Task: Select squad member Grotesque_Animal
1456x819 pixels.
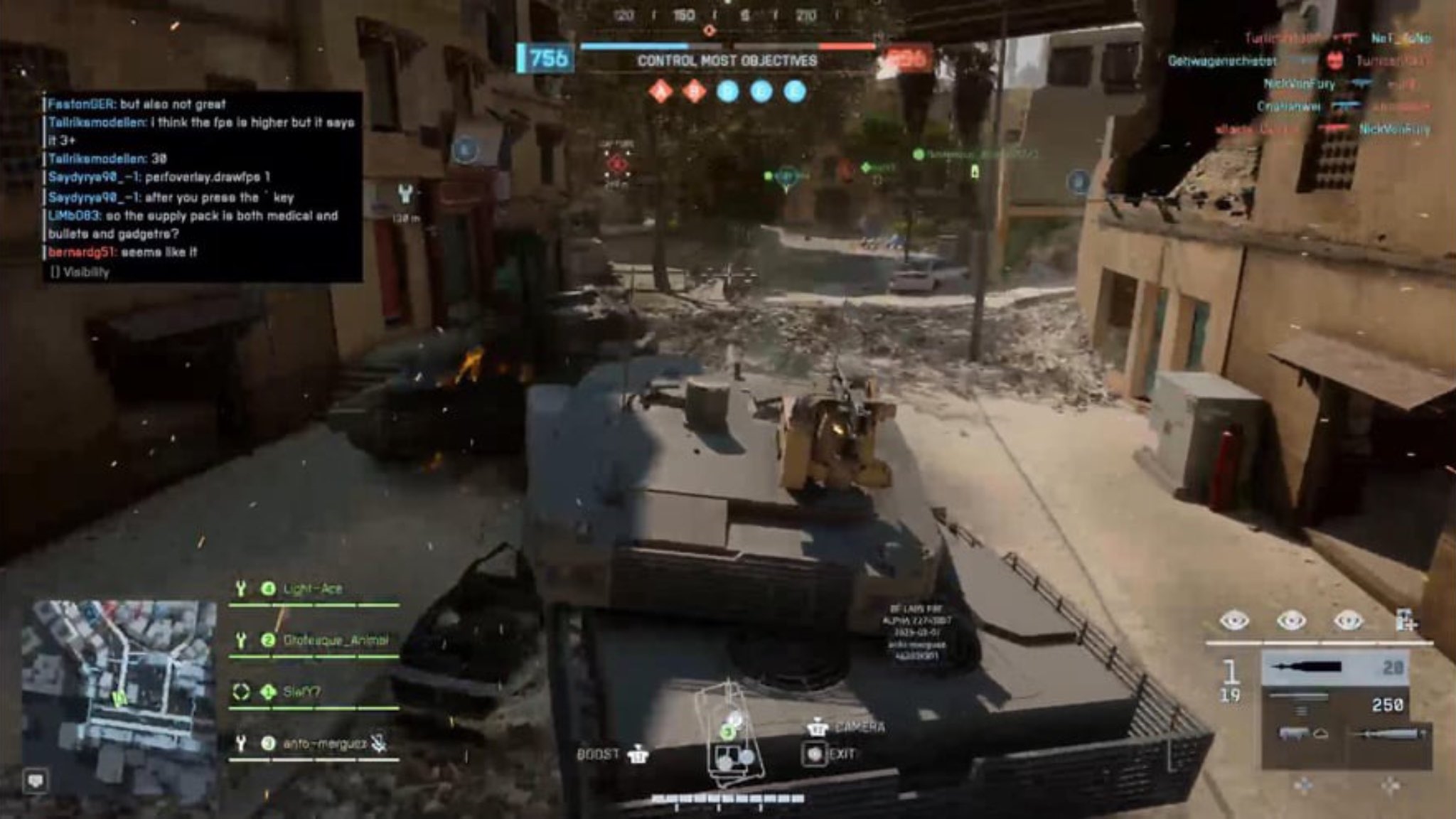Action: click(335, 640)
